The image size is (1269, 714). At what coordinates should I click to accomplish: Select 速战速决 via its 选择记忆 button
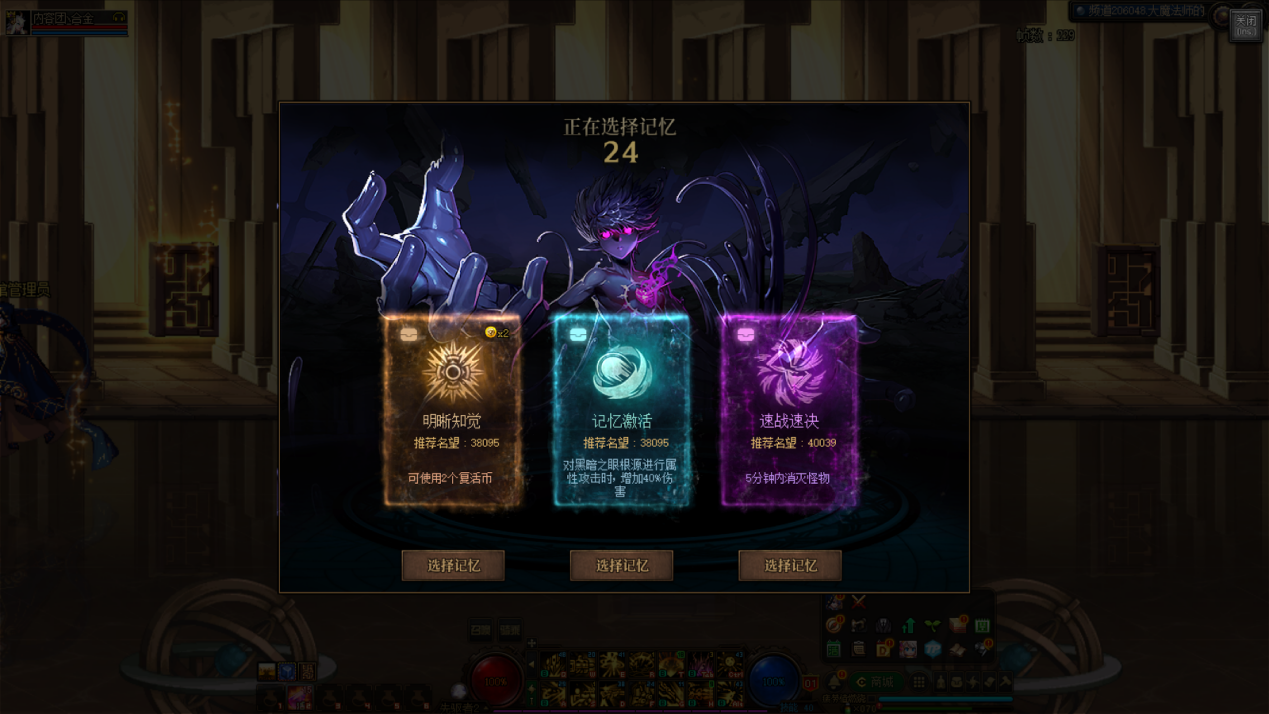click(x=790, y=565)
